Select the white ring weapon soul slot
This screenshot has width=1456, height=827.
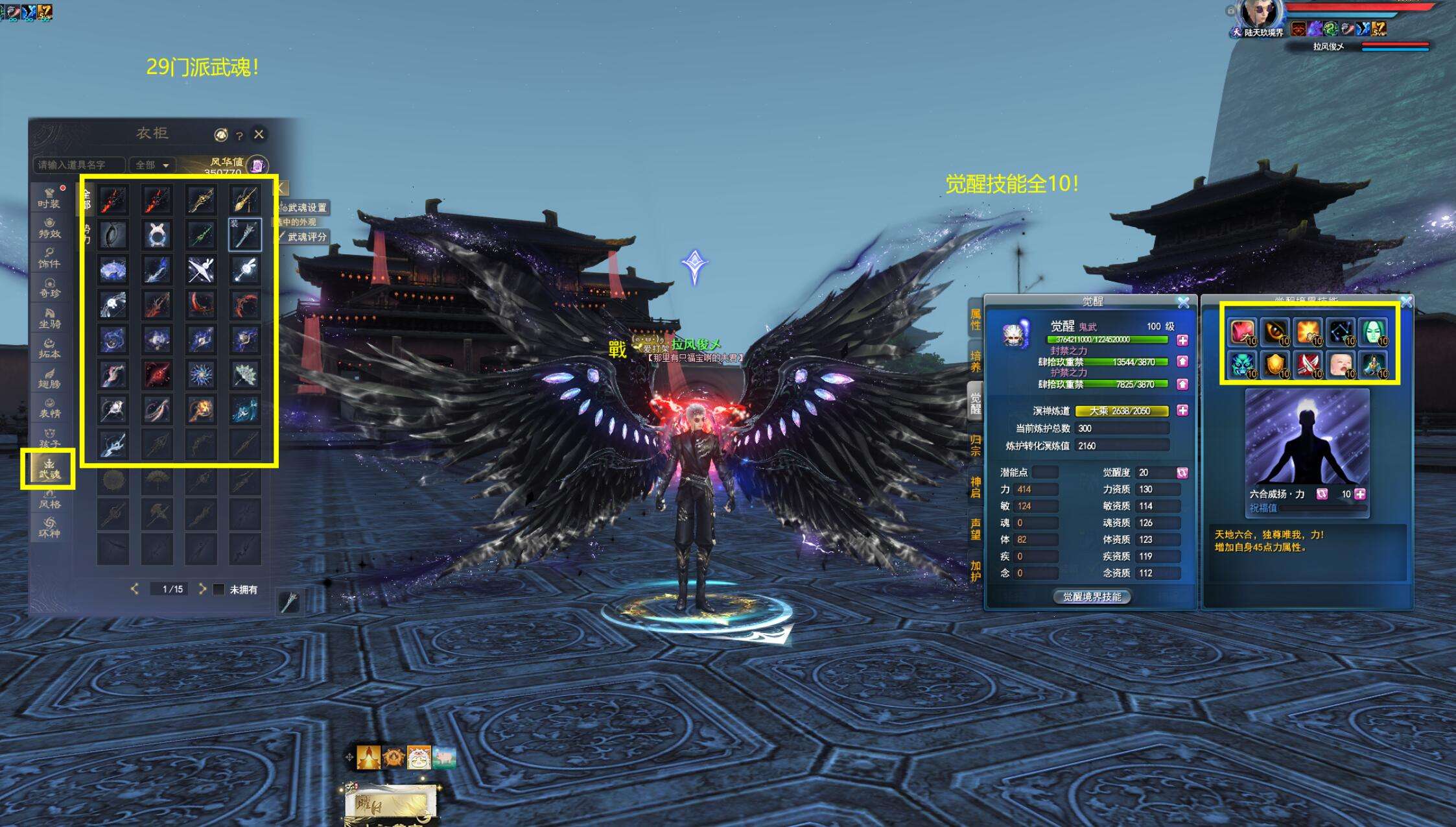157,234
